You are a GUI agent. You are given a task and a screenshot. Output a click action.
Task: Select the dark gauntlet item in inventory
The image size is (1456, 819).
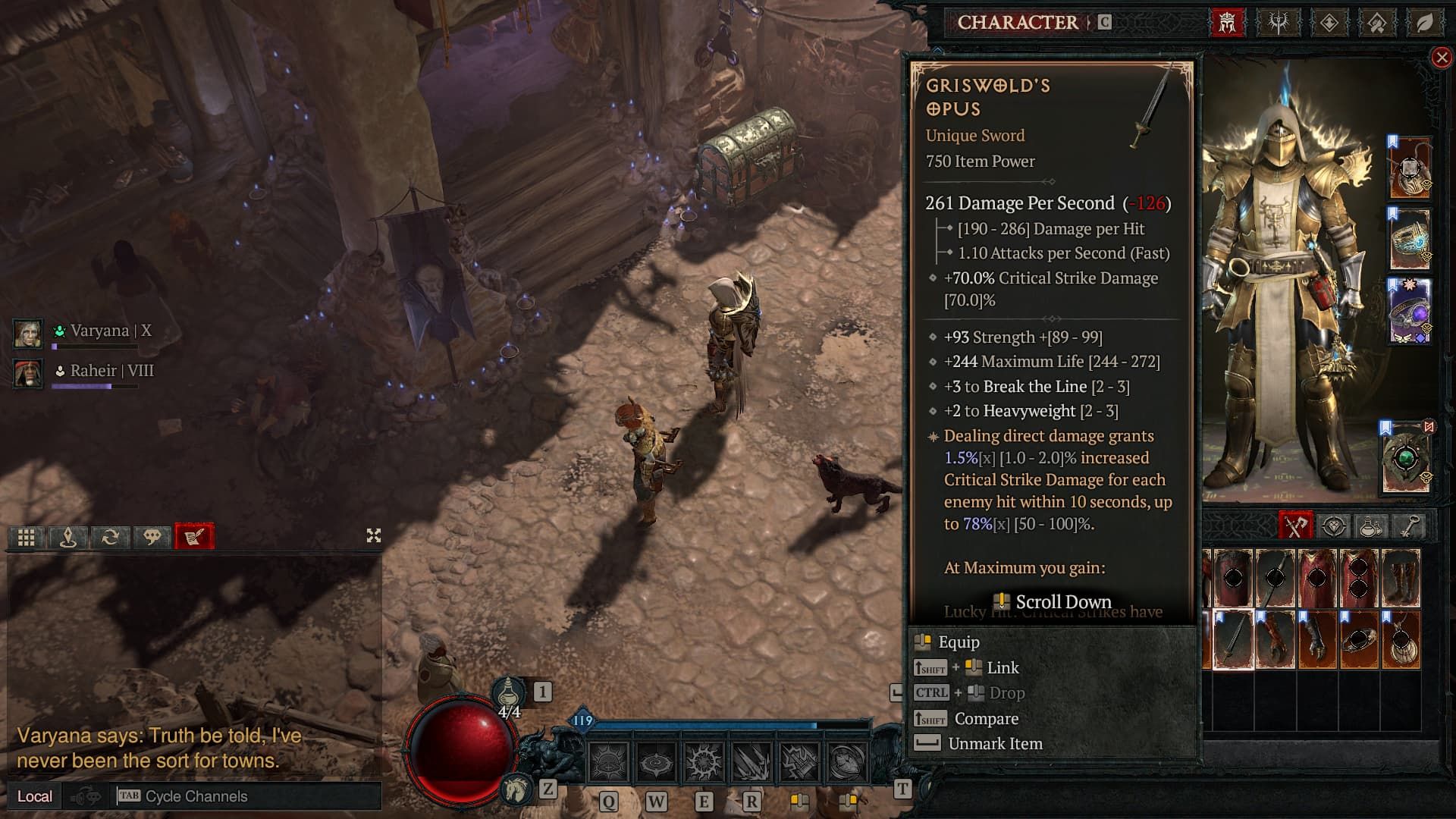1316,639
